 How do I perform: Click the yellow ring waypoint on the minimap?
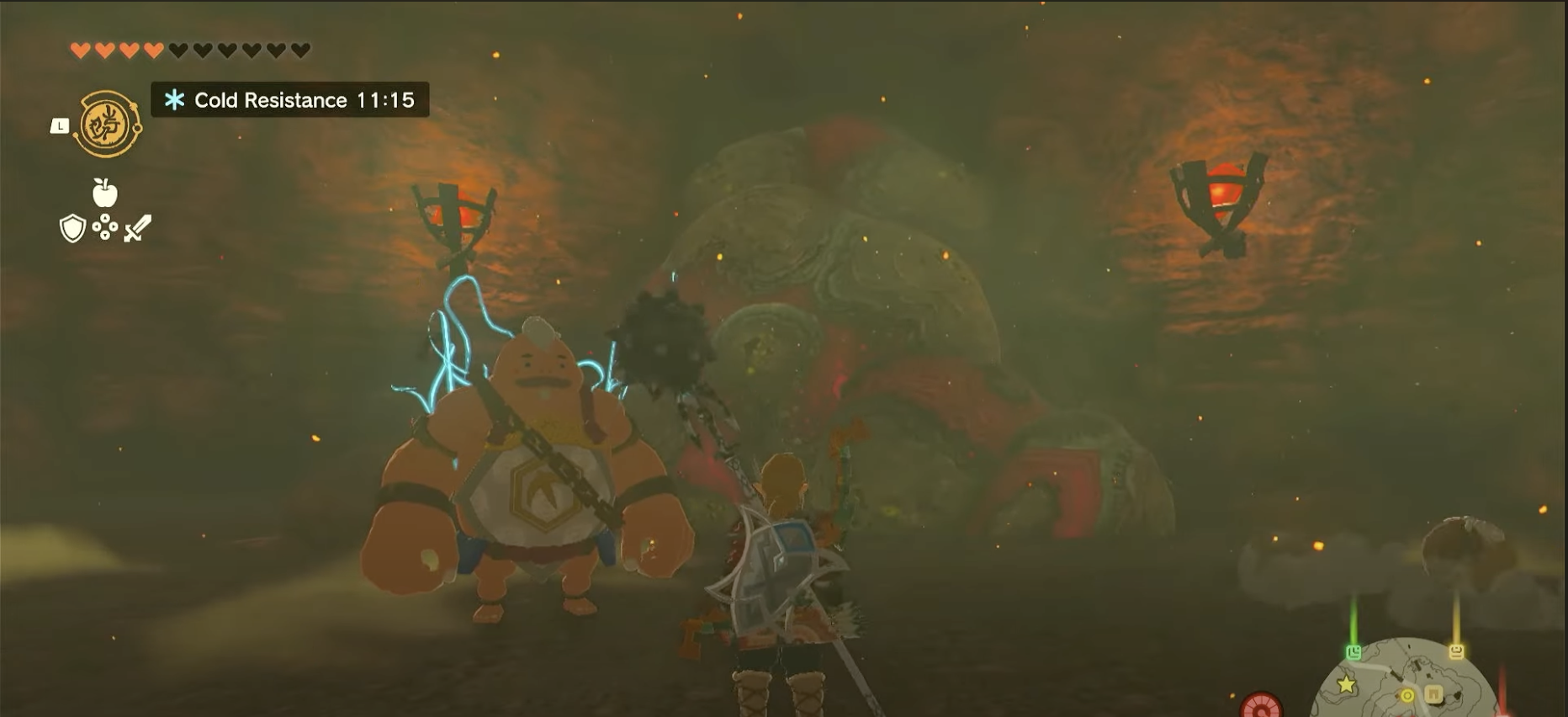coord(1408,696)
